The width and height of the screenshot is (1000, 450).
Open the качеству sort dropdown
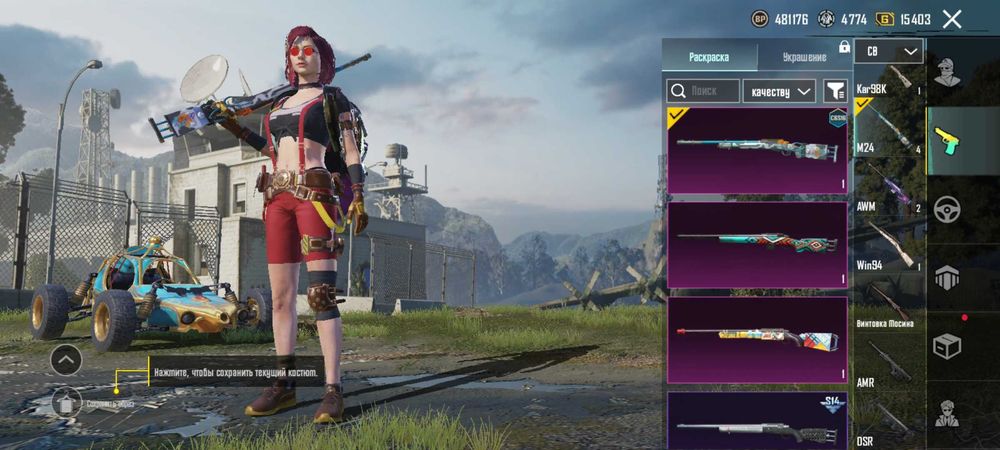(781, 91)
